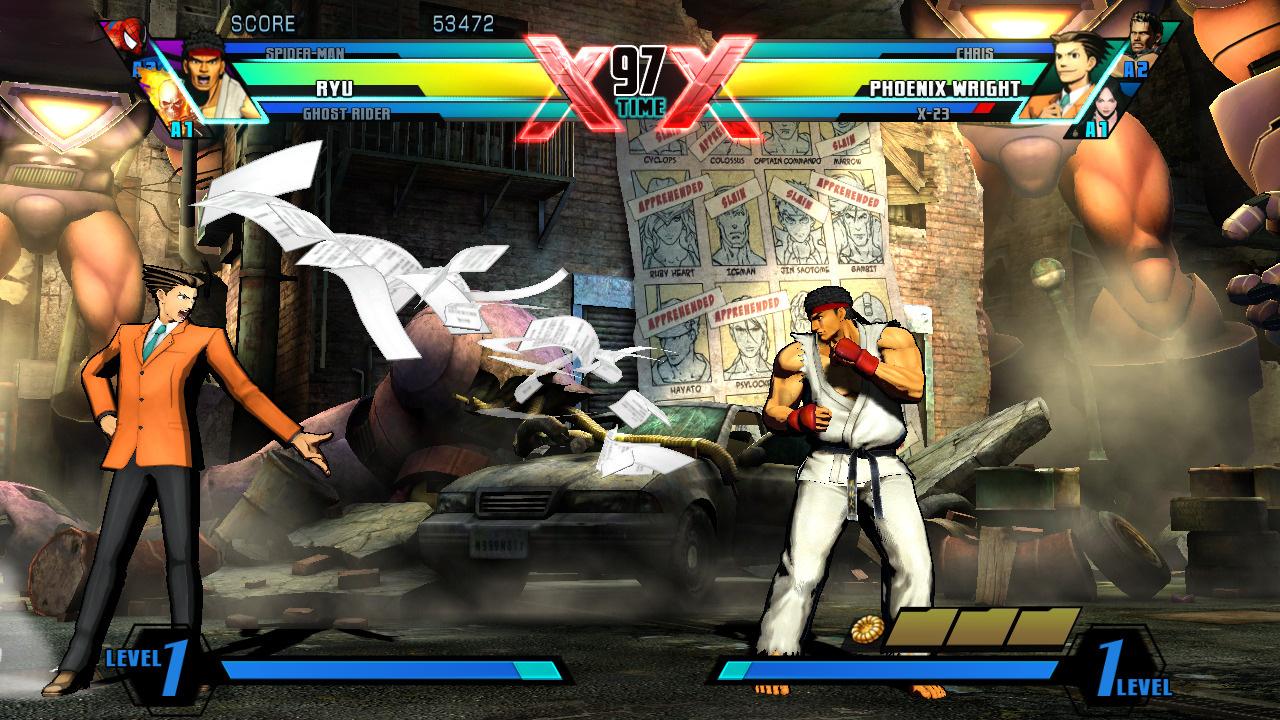Click the A1 badge under Ghost Rider
Image resolution: width=1280 pixels, height=720 pixels.
(180, 128)
